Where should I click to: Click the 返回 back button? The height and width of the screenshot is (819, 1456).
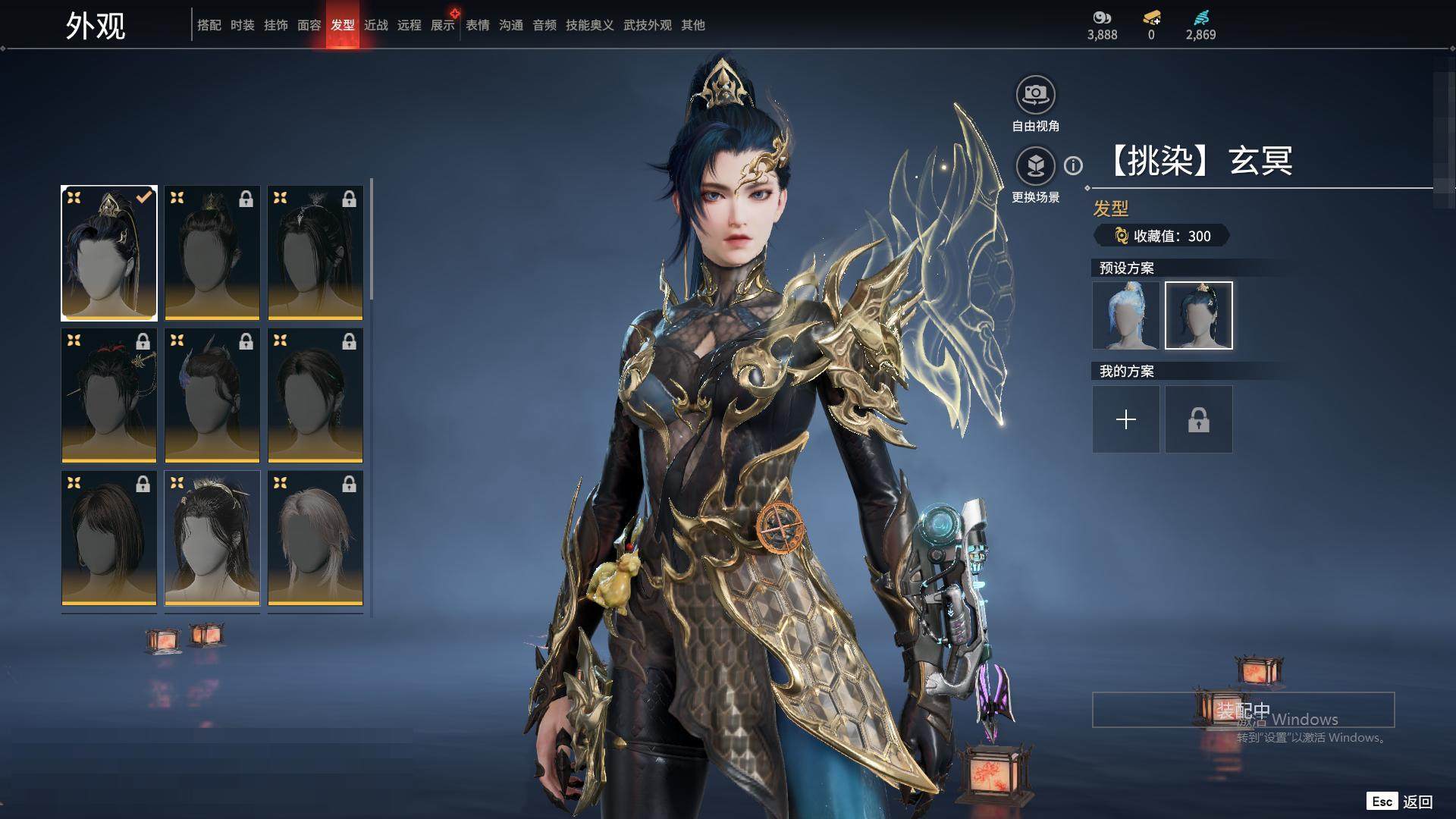[1417, 802]
